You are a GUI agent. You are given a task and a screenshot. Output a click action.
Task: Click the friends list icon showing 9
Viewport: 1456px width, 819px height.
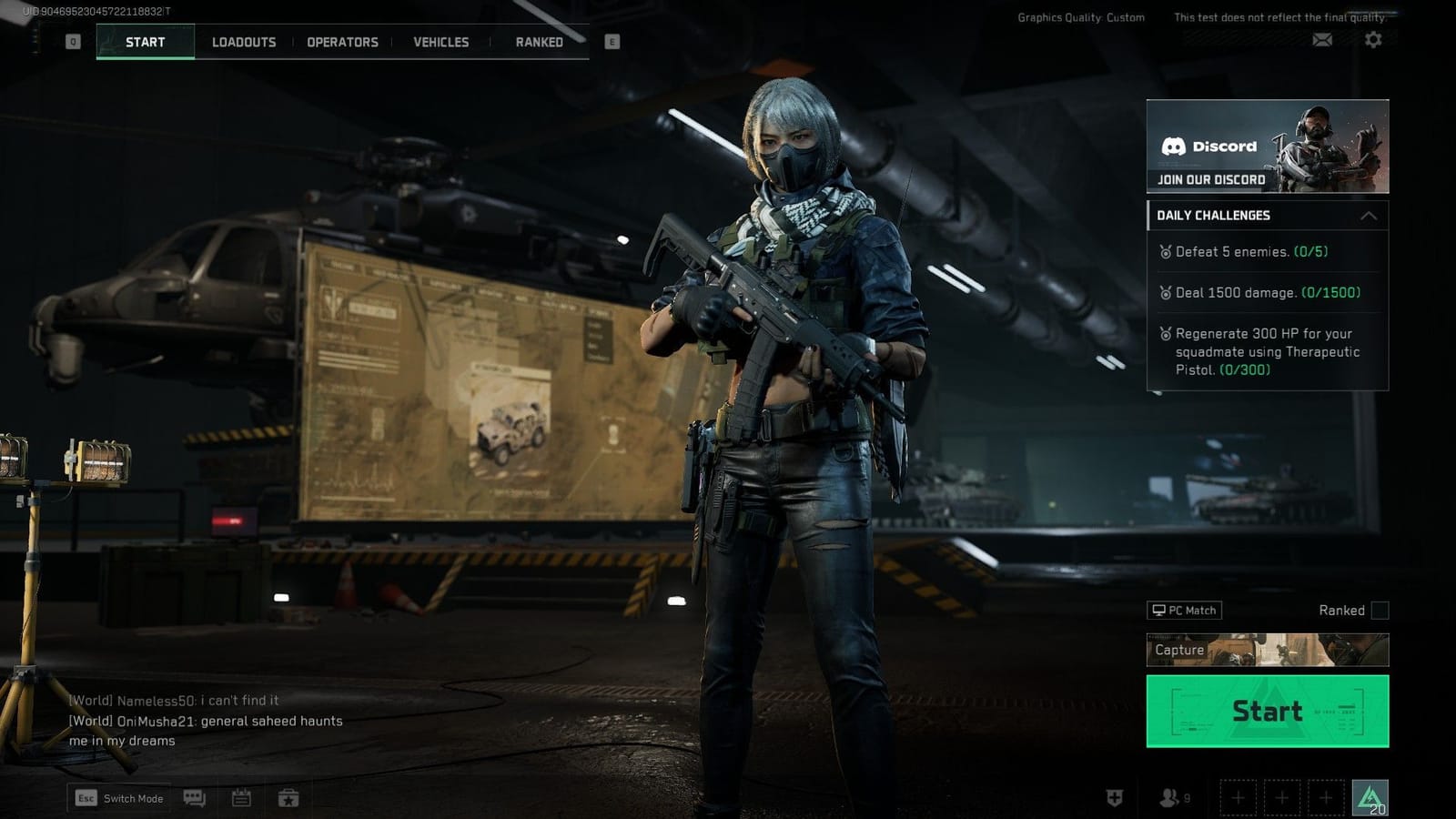pyautogui.click(x=1169, y=796)
